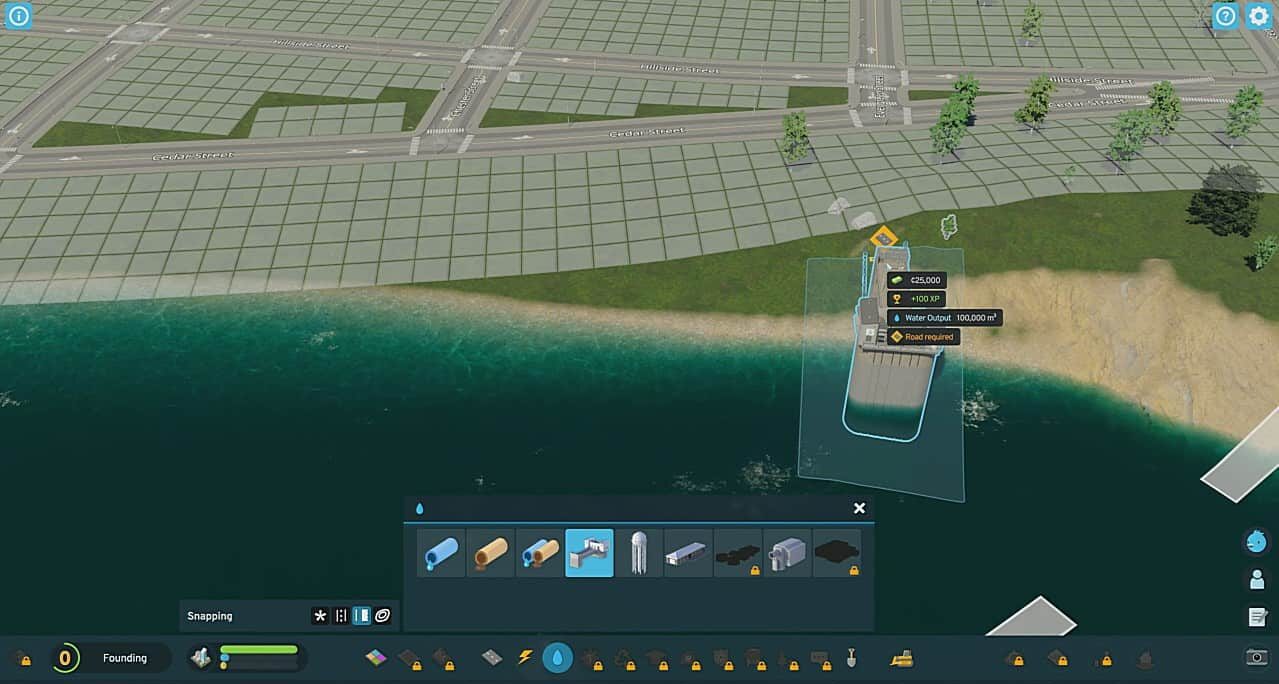
Task: Choose the combined water and sewage pipe
Action: tap(540, 553)
